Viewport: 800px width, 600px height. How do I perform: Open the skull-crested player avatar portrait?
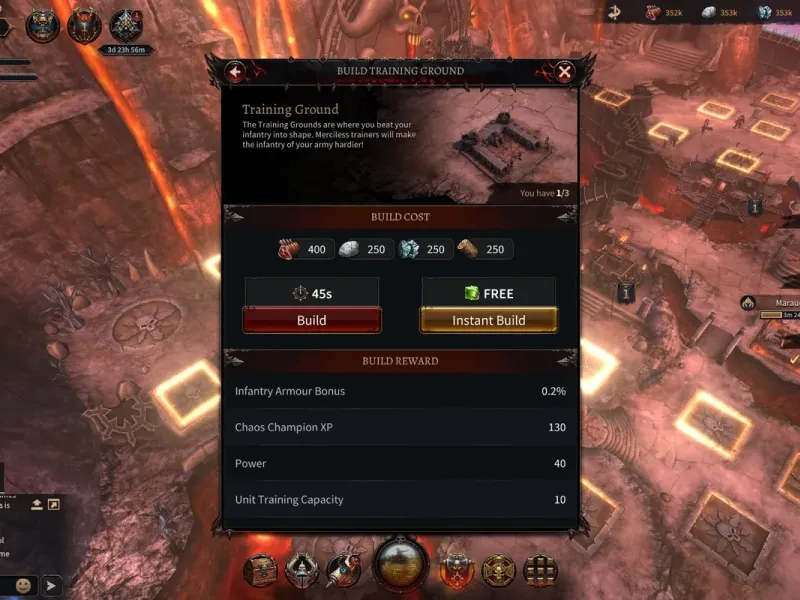click(x=43, y=26)
